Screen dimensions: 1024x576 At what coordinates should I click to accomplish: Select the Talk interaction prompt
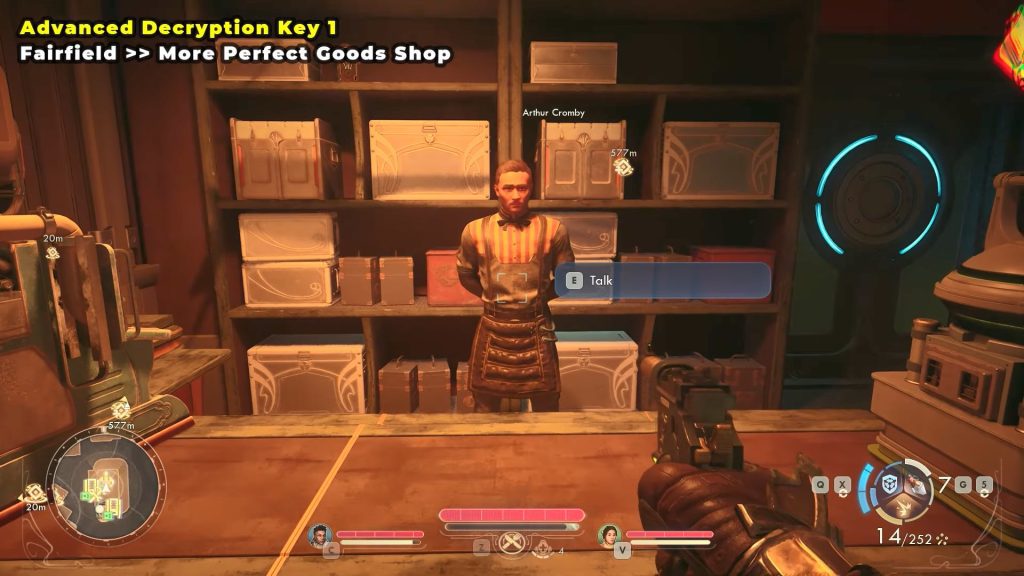662,281
